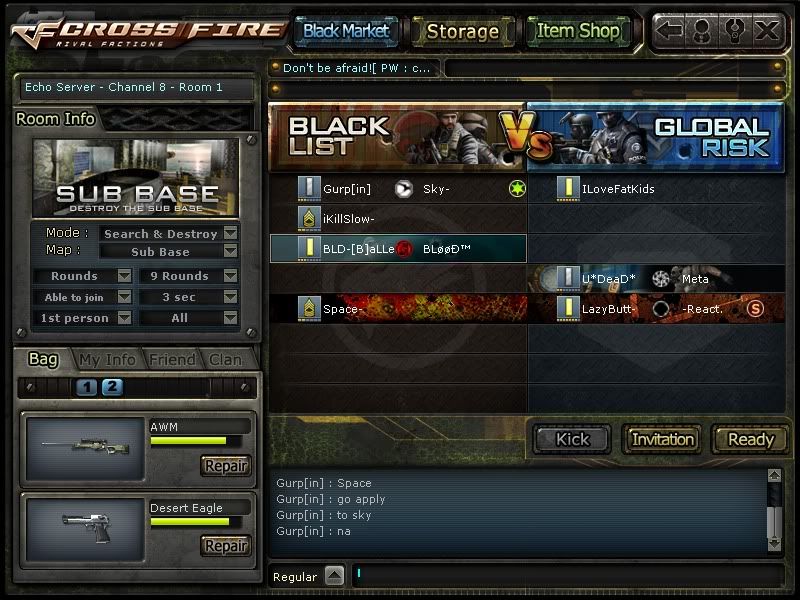
Task: Close the window with the X button
Action: tap(767, 30)
